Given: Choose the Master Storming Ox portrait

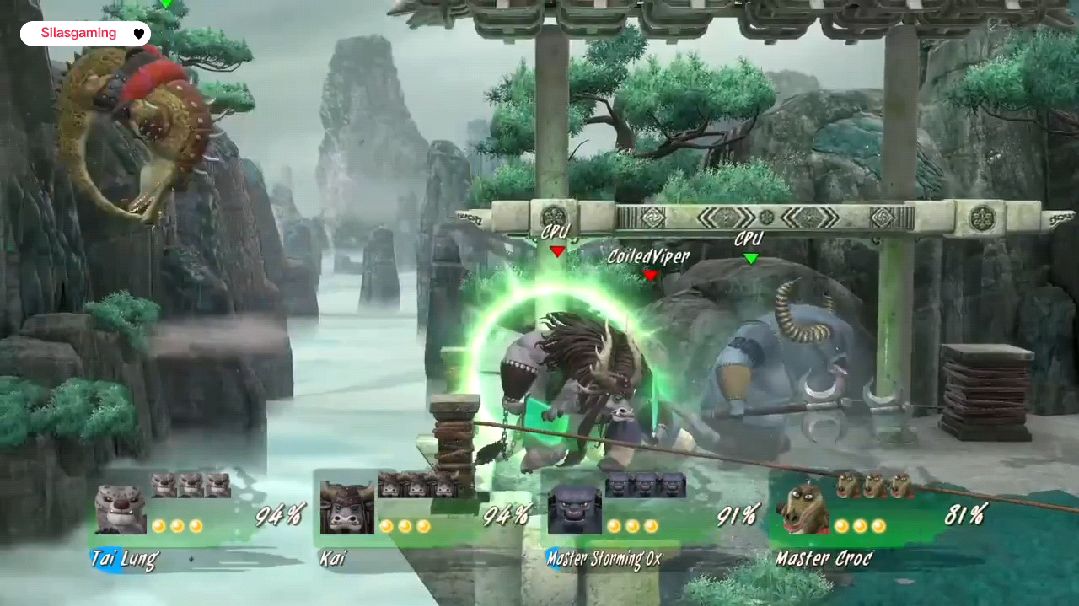Looking at the screenshot, I should point(575,509).
